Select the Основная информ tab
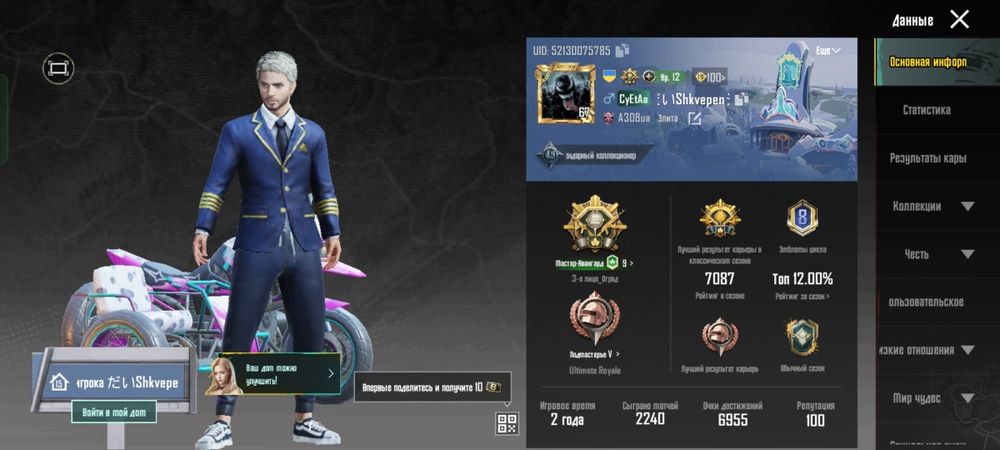Viewport: 1000px width, 450px height. [928, 62]
